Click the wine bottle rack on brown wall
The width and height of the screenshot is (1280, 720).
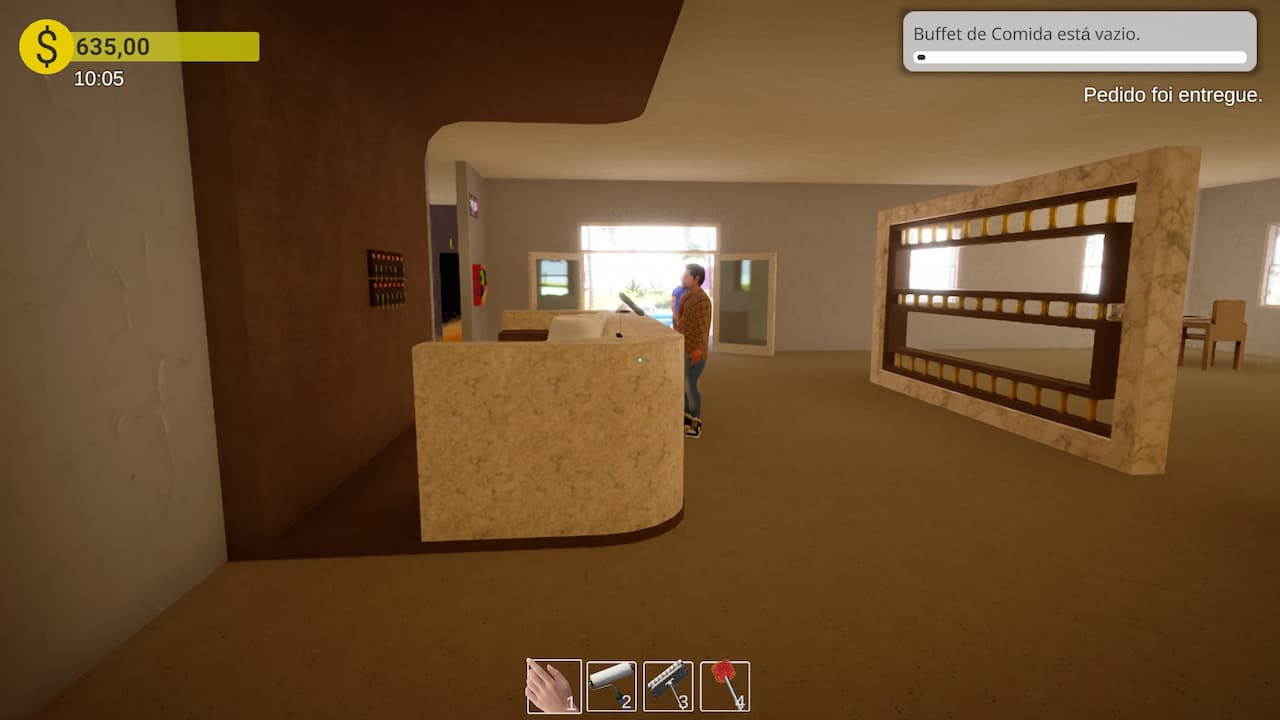389,278
